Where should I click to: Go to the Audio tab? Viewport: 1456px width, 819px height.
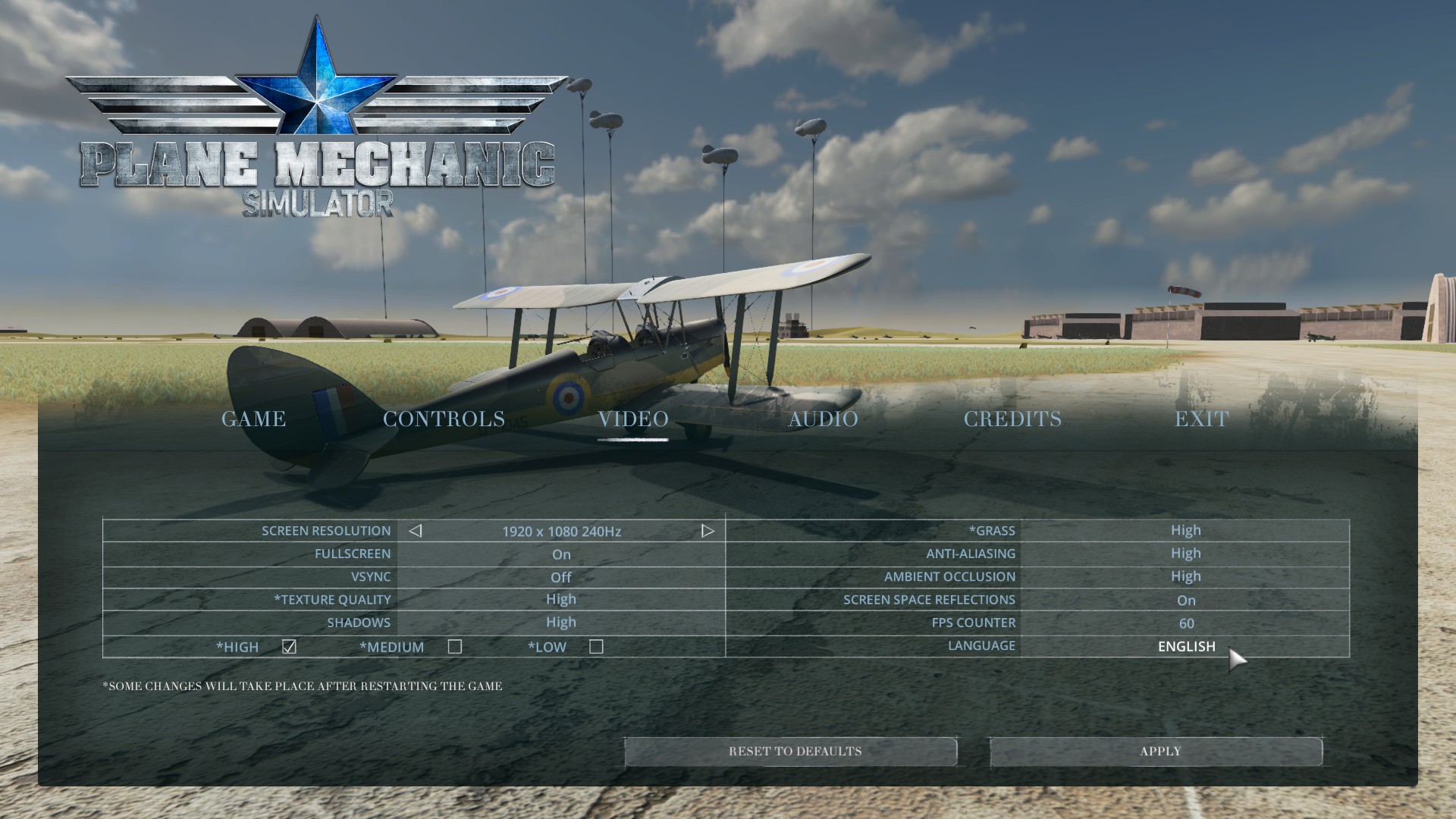pos(823,419)
